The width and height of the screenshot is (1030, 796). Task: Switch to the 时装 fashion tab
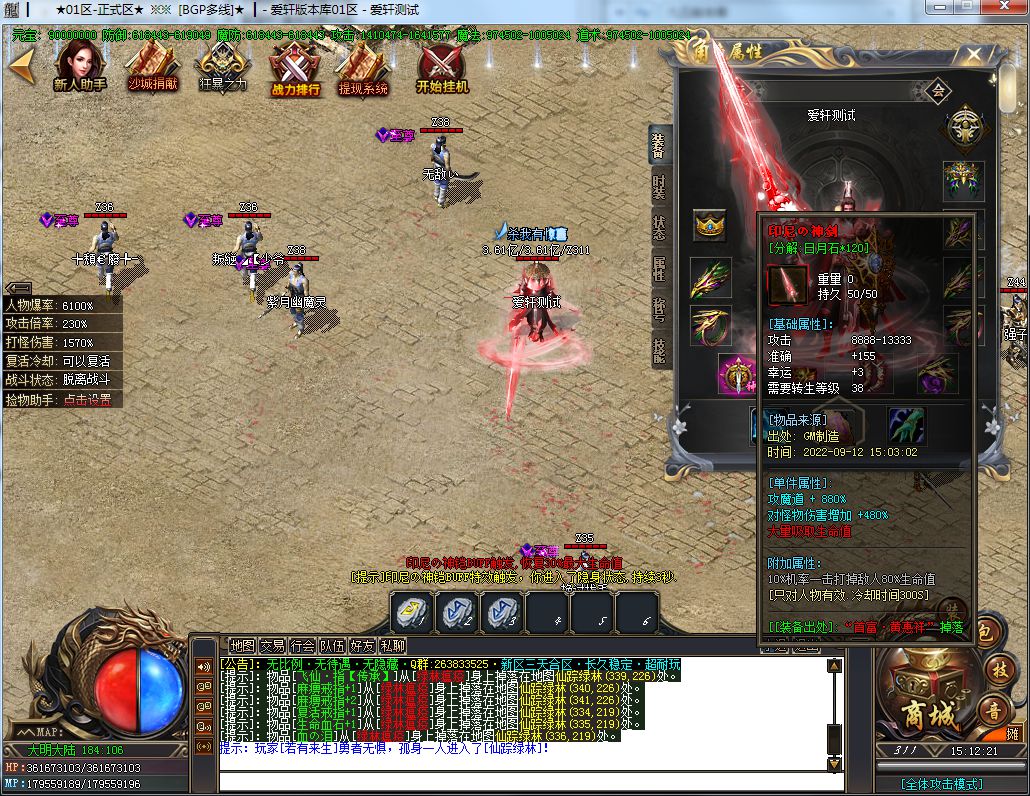(659, 187)
